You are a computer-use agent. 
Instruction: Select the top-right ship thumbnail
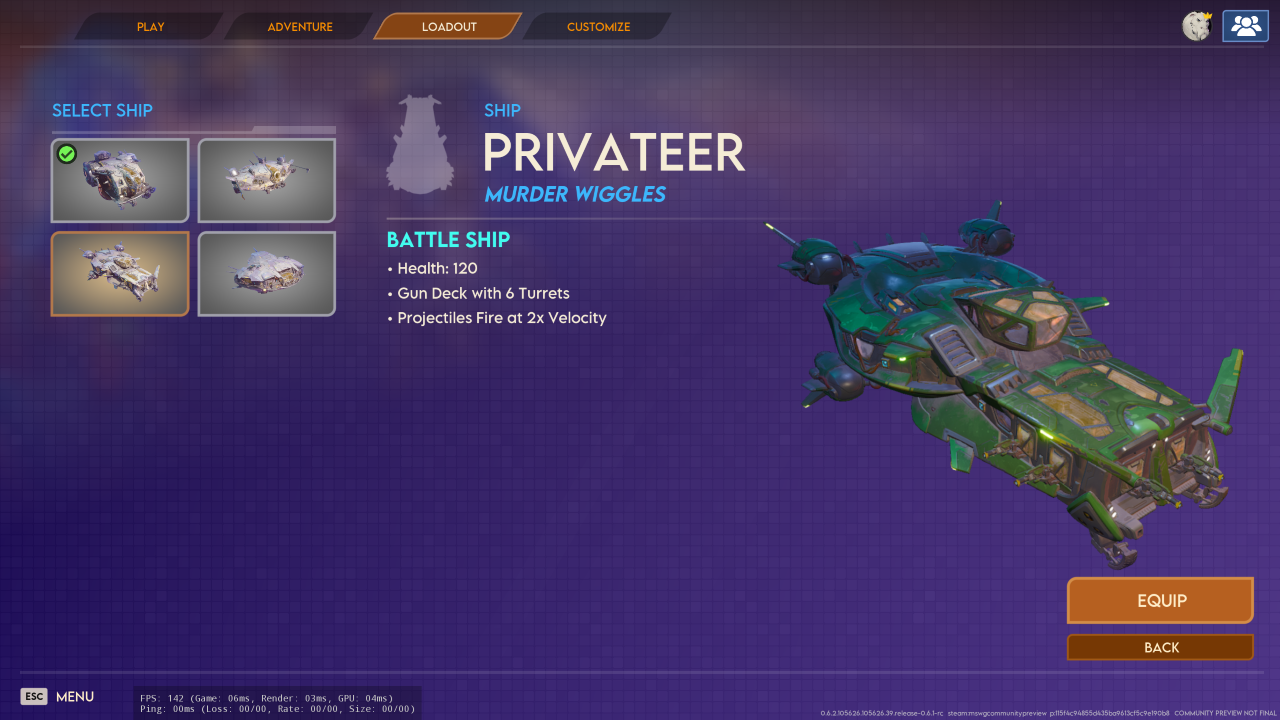(267, 180)
